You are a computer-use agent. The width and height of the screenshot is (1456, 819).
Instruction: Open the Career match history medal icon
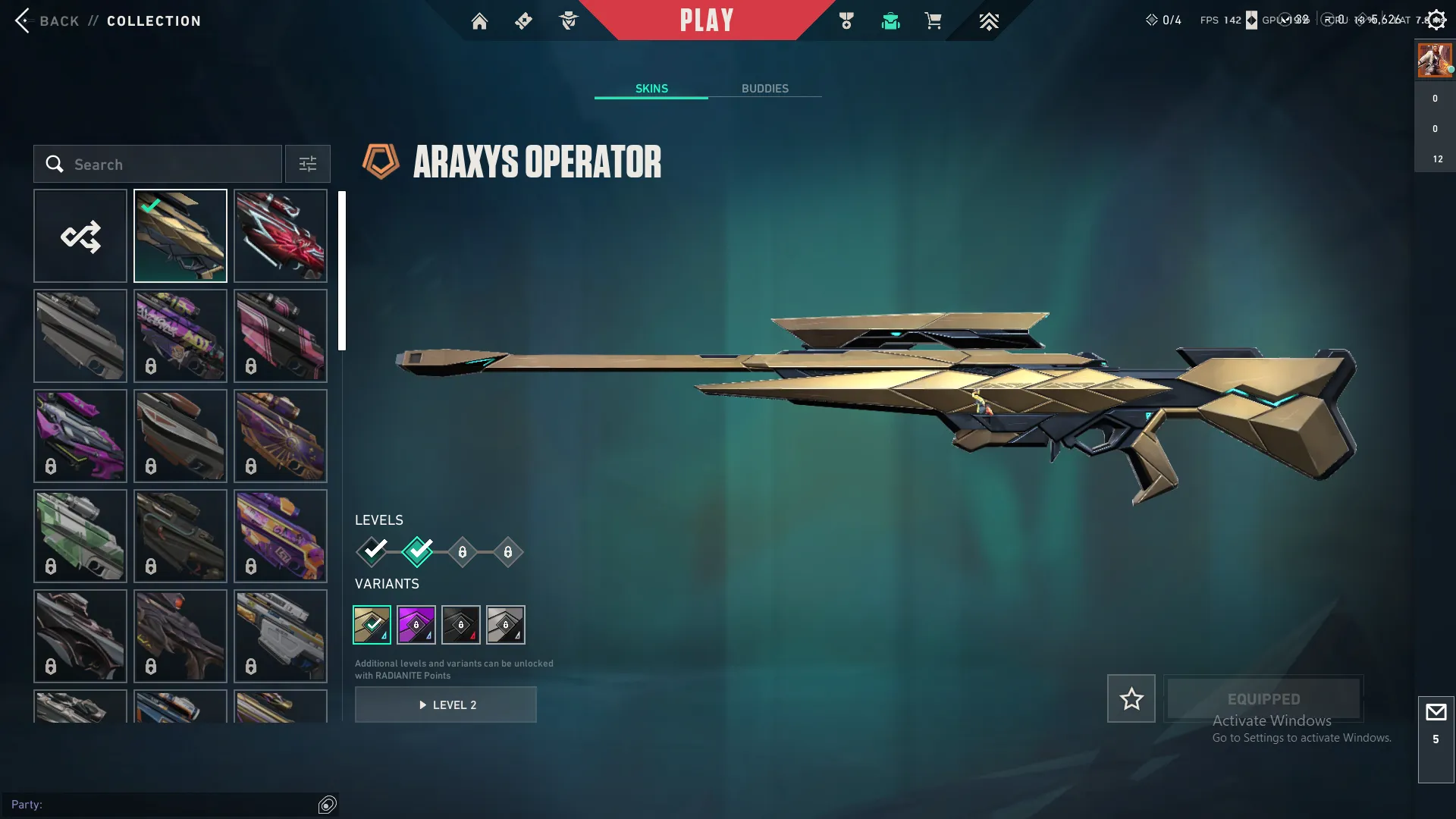coord(846,21)
